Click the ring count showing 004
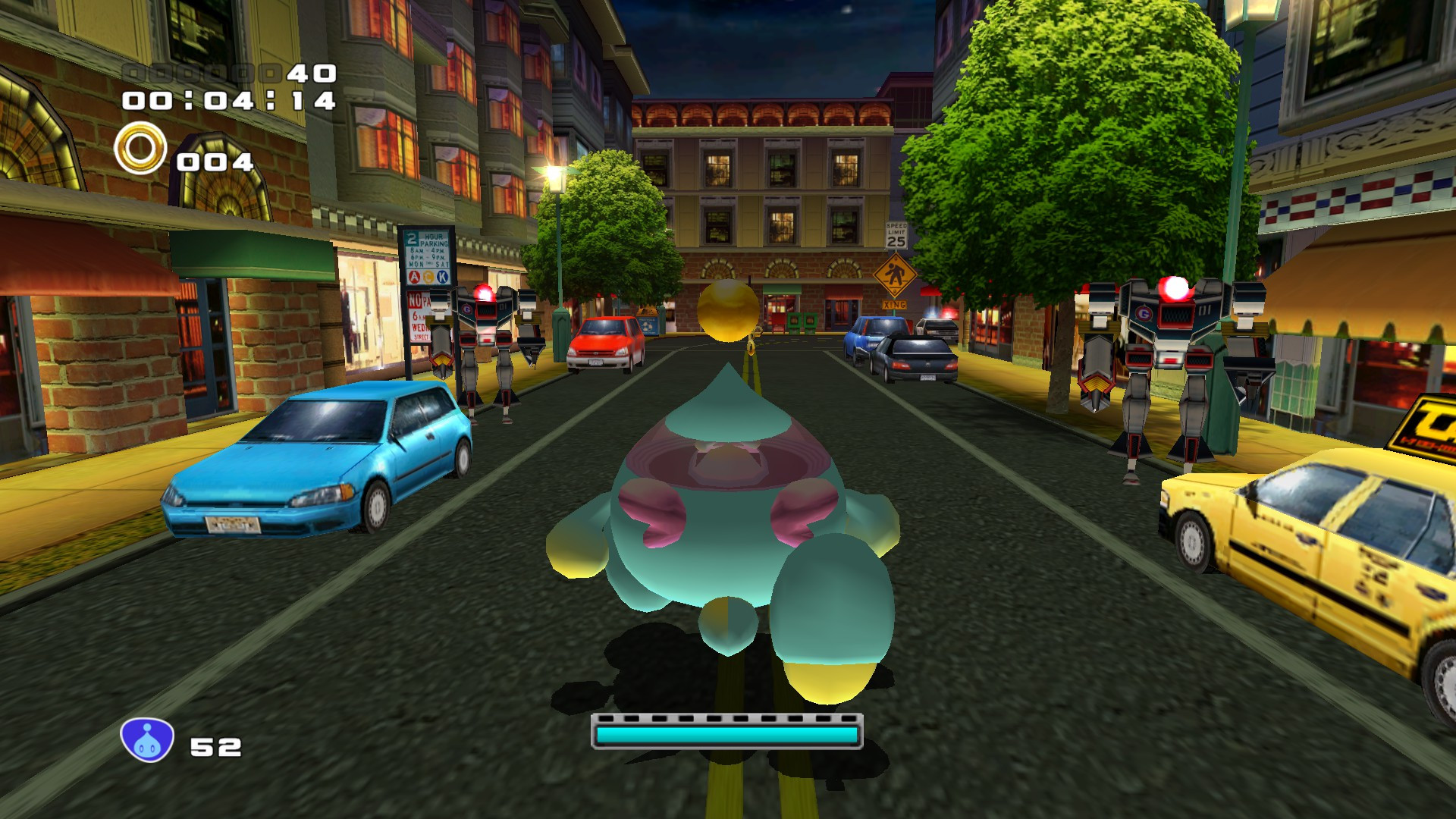Image resolution: width=1456 pixels, height=819 pixels. [216, 161]
